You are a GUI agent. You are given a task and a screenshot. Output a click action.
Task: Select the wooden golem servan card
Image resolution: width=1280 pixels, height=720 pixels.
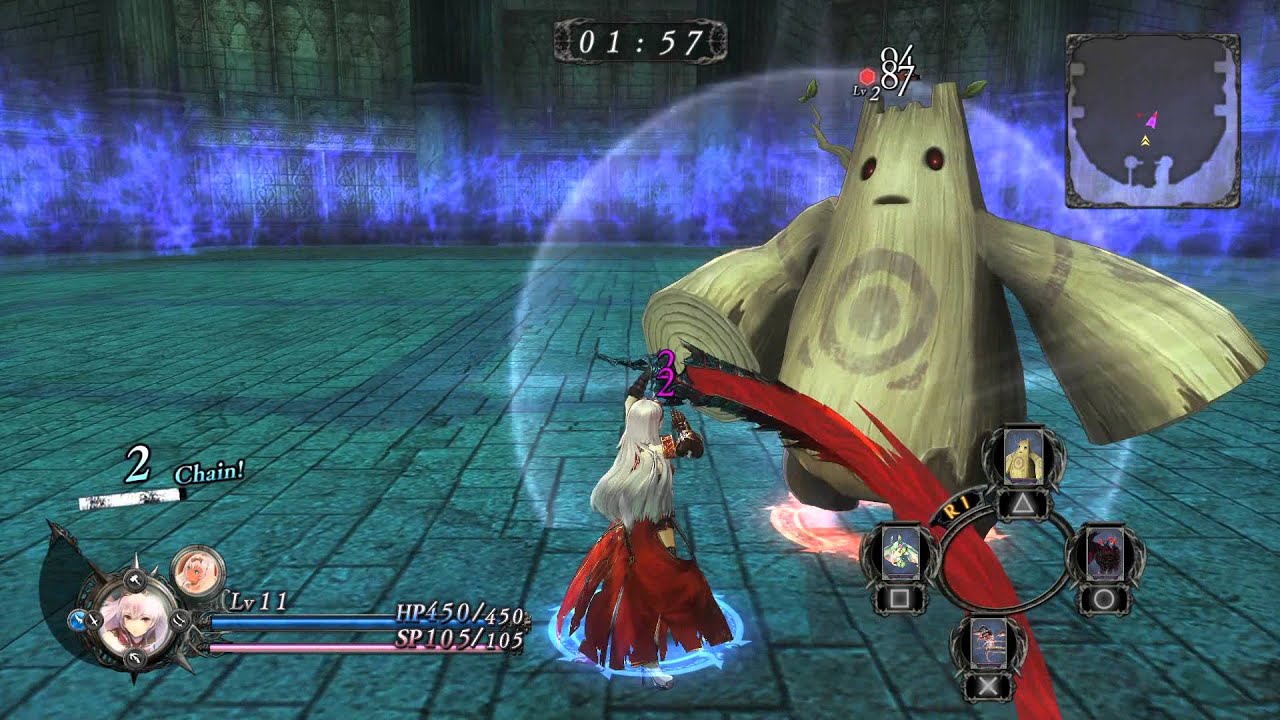[x=1022, y=457]
